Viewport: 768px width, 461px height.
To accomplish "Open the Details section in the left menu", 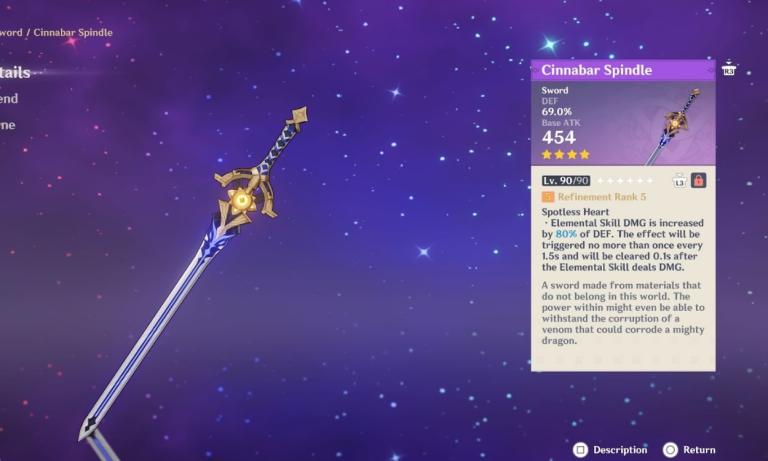I will 14,73.
